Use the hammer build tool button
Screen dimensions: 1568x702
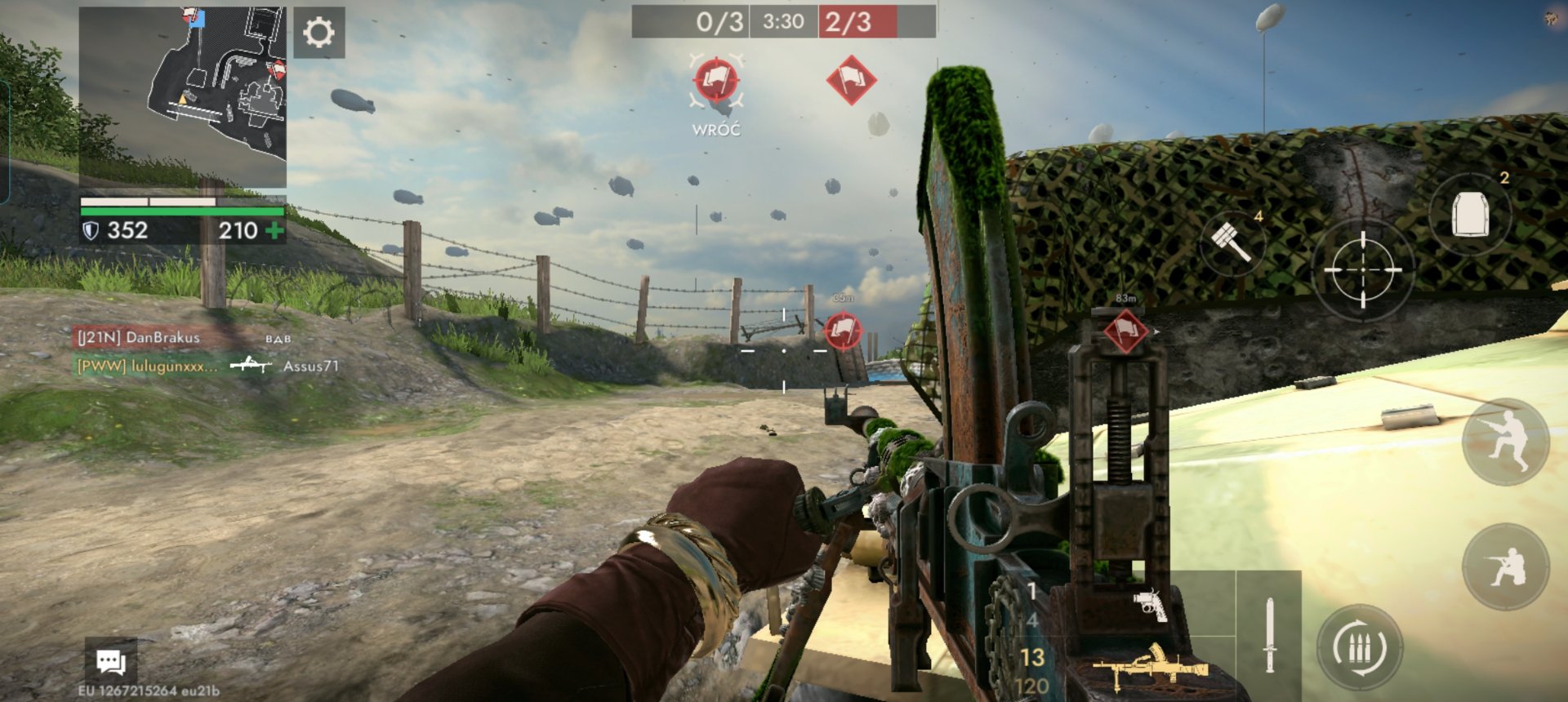click(1232, 242)
